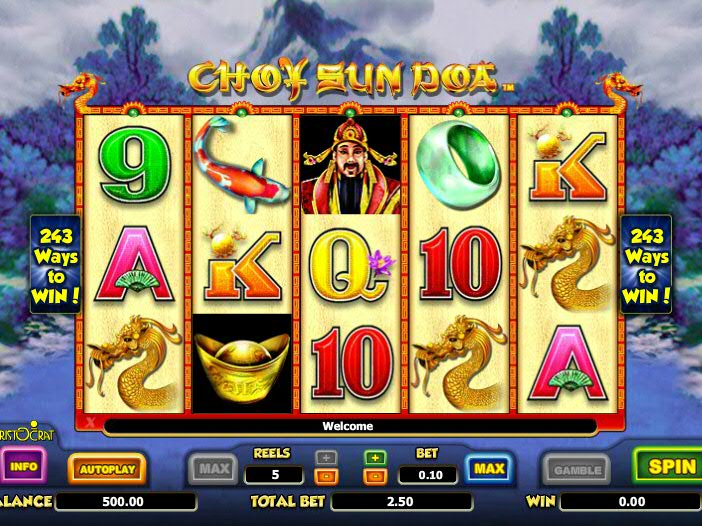702x526 pixels.
Task: Open the INFO paytable
Action: (x=24, y=465)
